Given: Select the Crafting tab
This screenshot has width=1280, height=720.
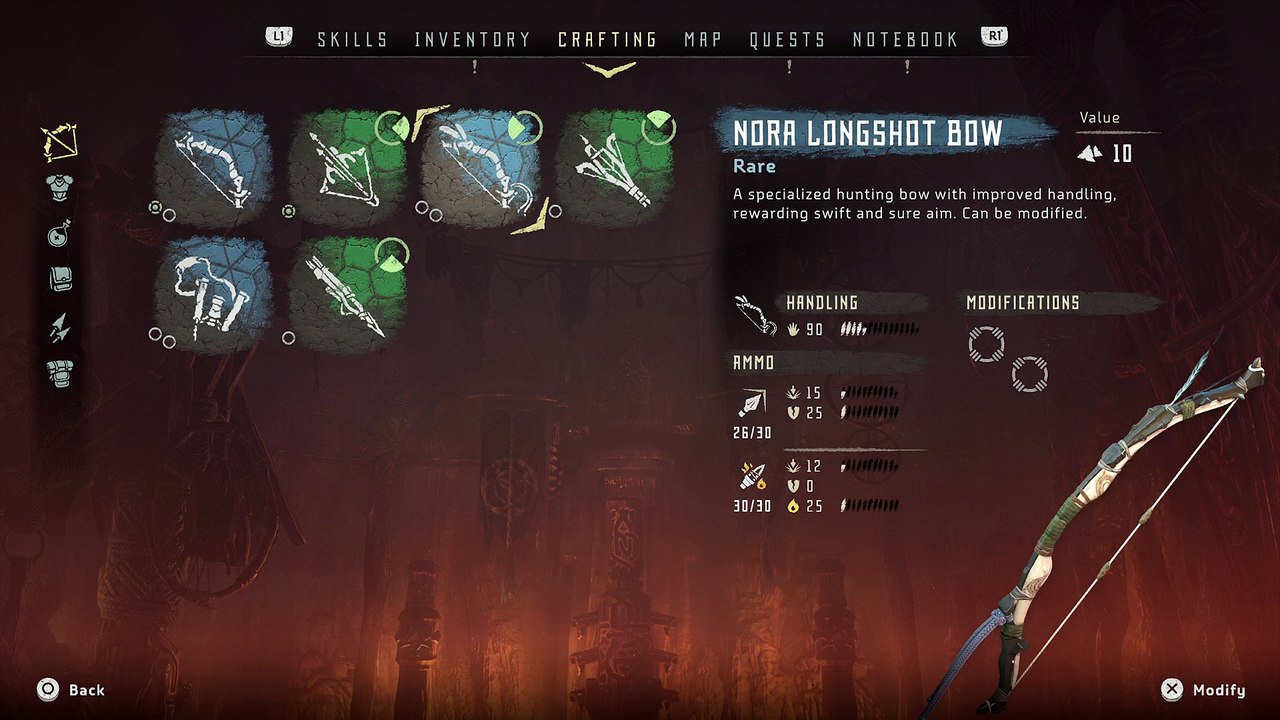Looking at the screenshot, I should click(x=607, y=40).
